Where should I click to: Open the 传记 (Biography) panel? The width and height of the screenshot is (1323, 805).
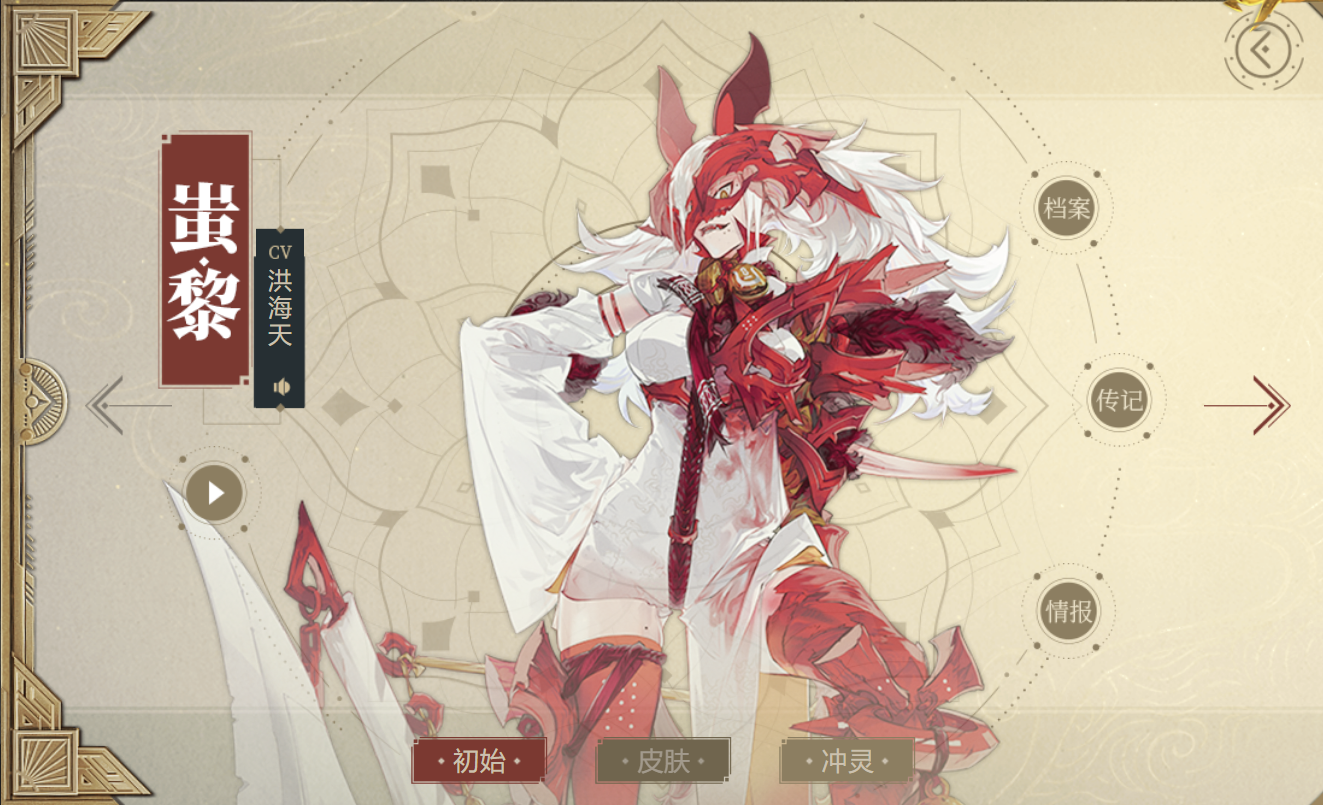(x=1117, y=398)
